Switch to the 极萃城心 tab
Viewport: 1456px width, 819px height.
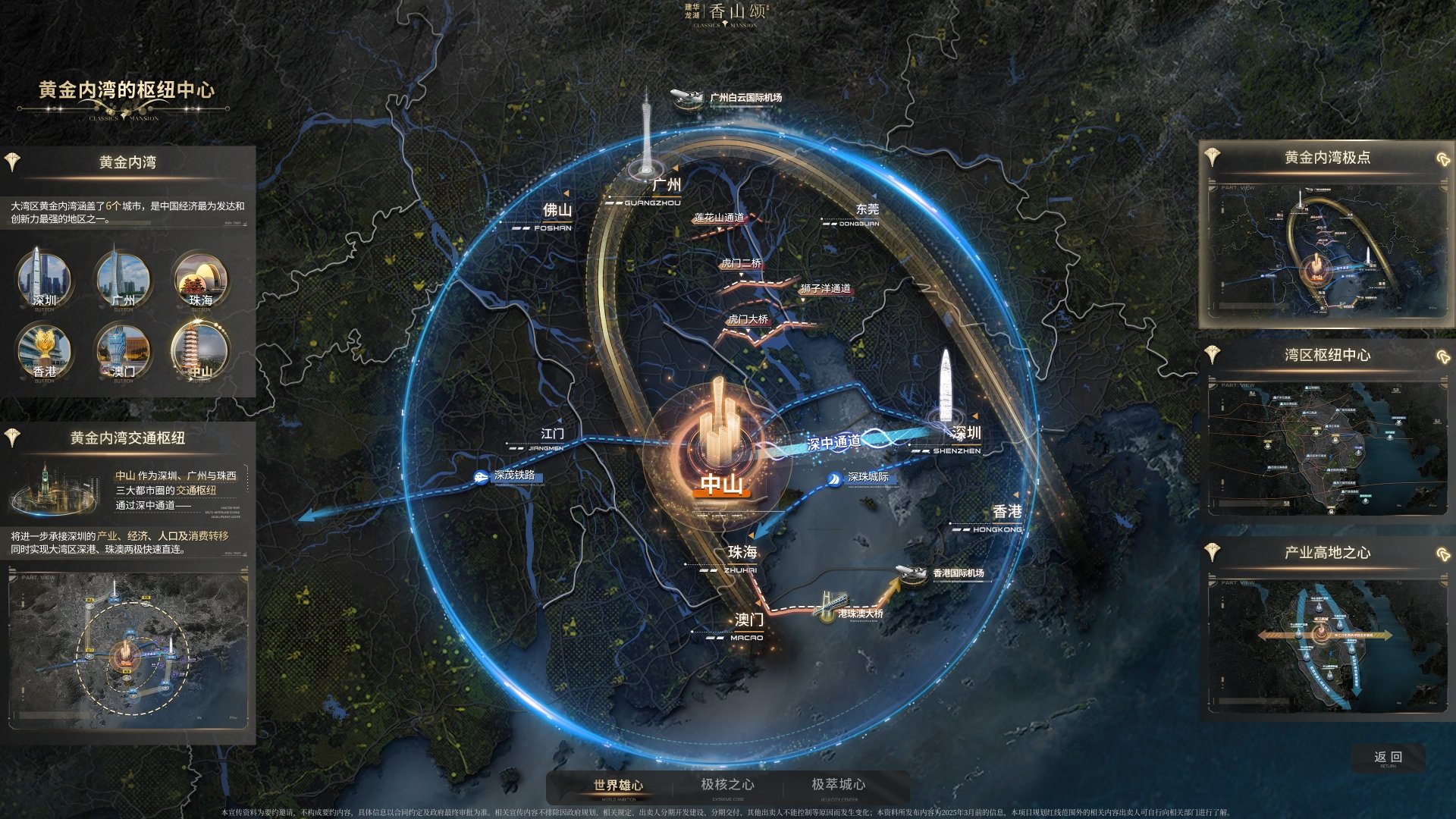click(838, 785)
